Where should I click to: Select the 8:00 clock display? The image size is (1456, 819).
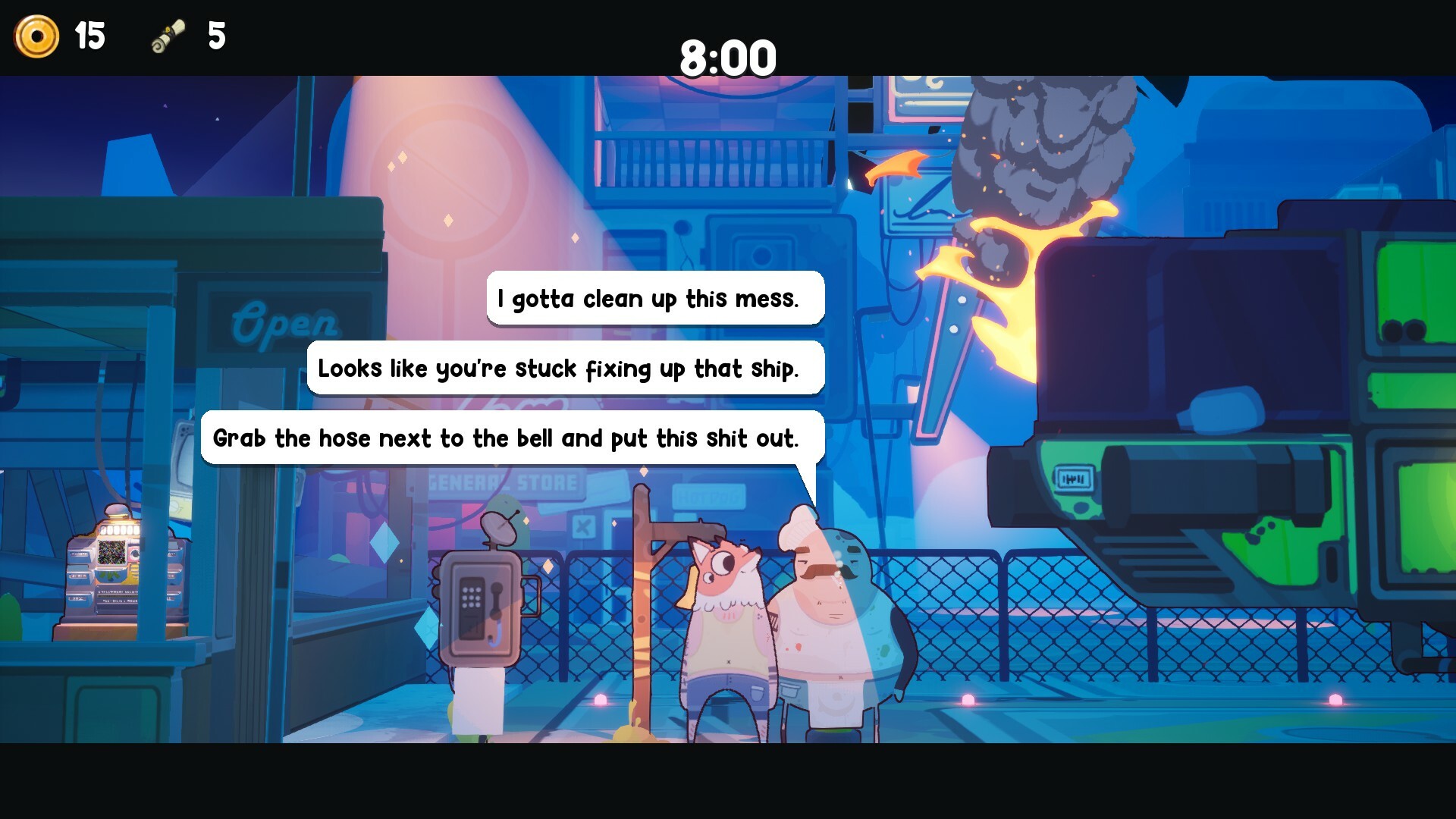(728, 56)
